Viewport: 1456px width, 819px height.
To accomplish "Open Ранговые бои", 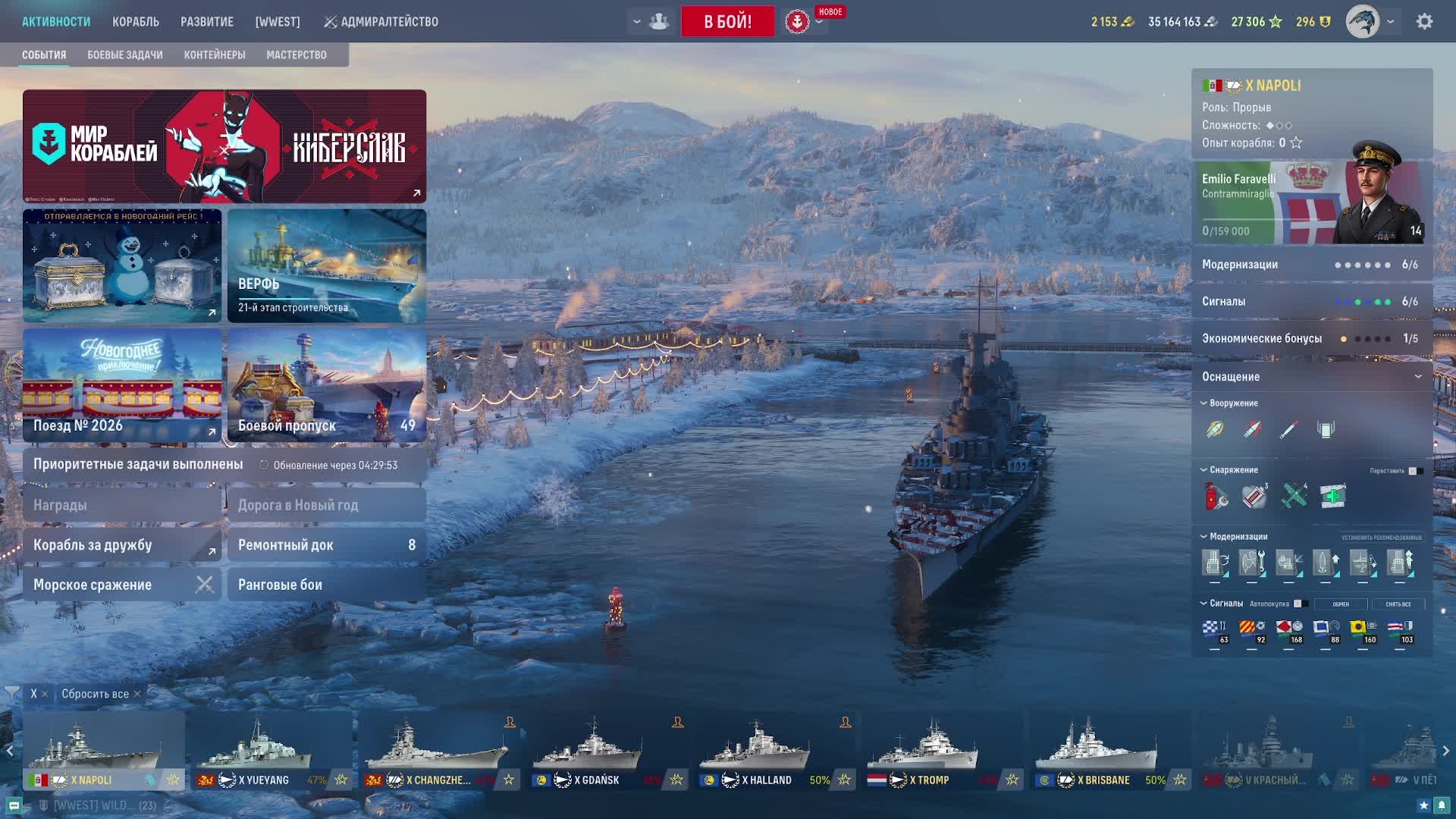I will 327,585.
